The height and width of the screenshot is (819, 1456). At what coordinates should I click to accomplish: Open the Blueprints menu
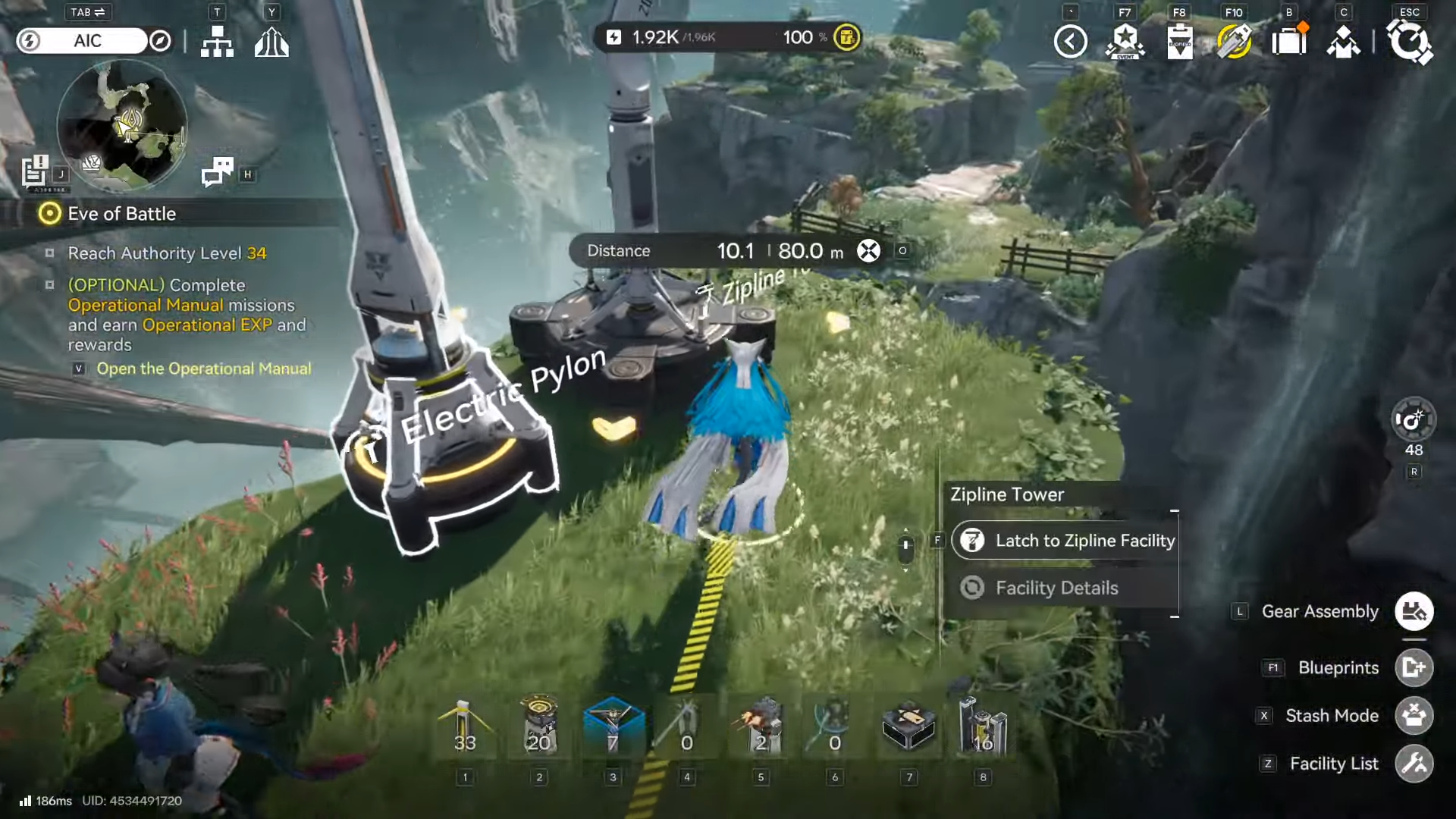coord(1414,667)
